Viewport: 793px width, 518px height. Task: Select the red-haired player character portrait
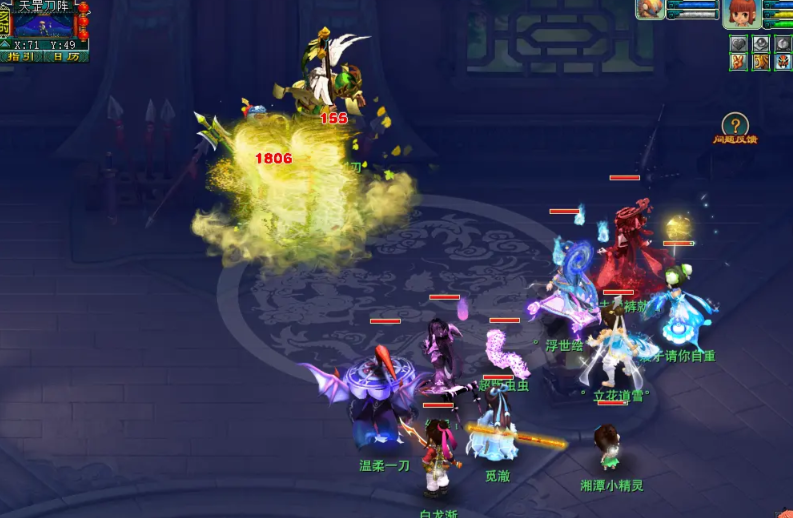741,13
